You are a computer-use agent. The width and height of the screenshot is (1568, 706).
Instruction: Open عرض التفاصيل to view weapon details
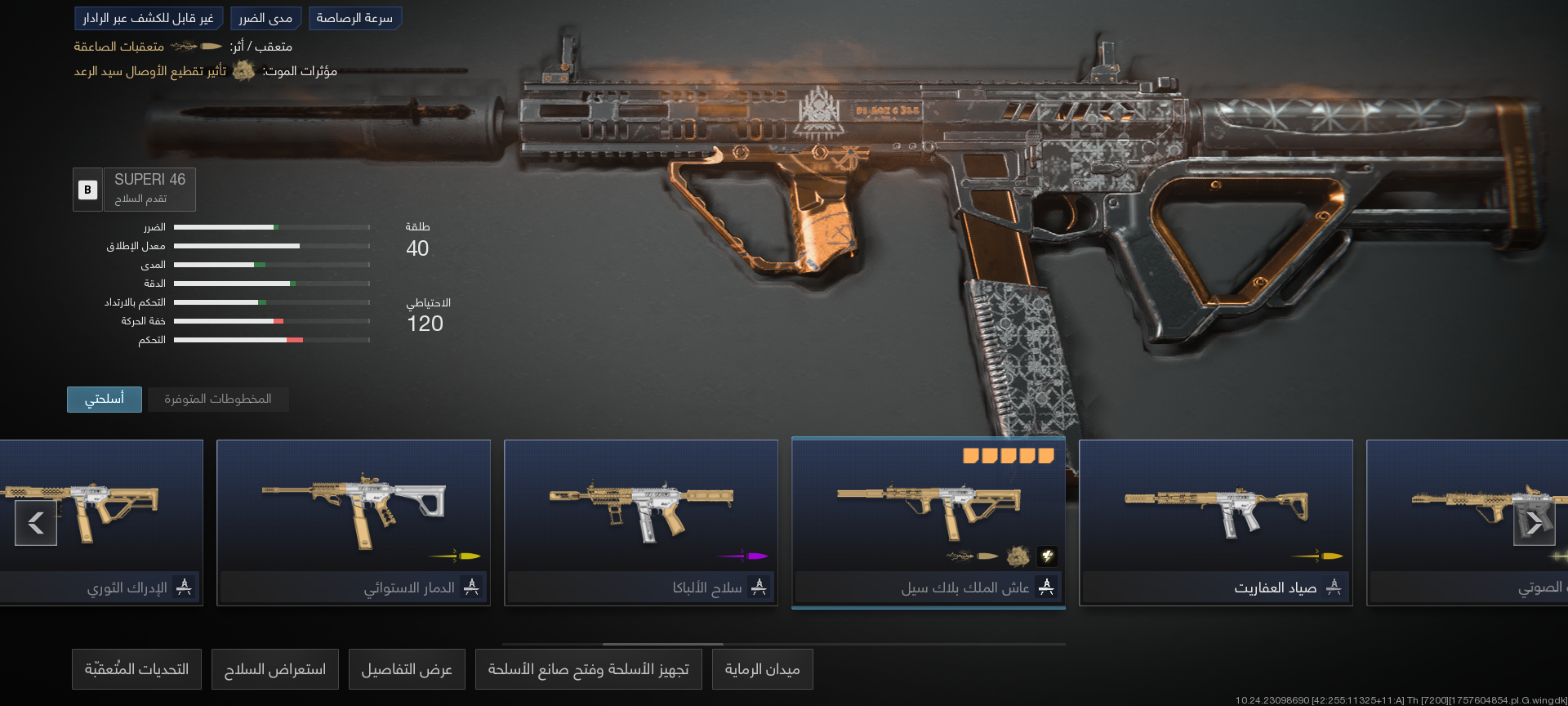(x=407, y=668)
